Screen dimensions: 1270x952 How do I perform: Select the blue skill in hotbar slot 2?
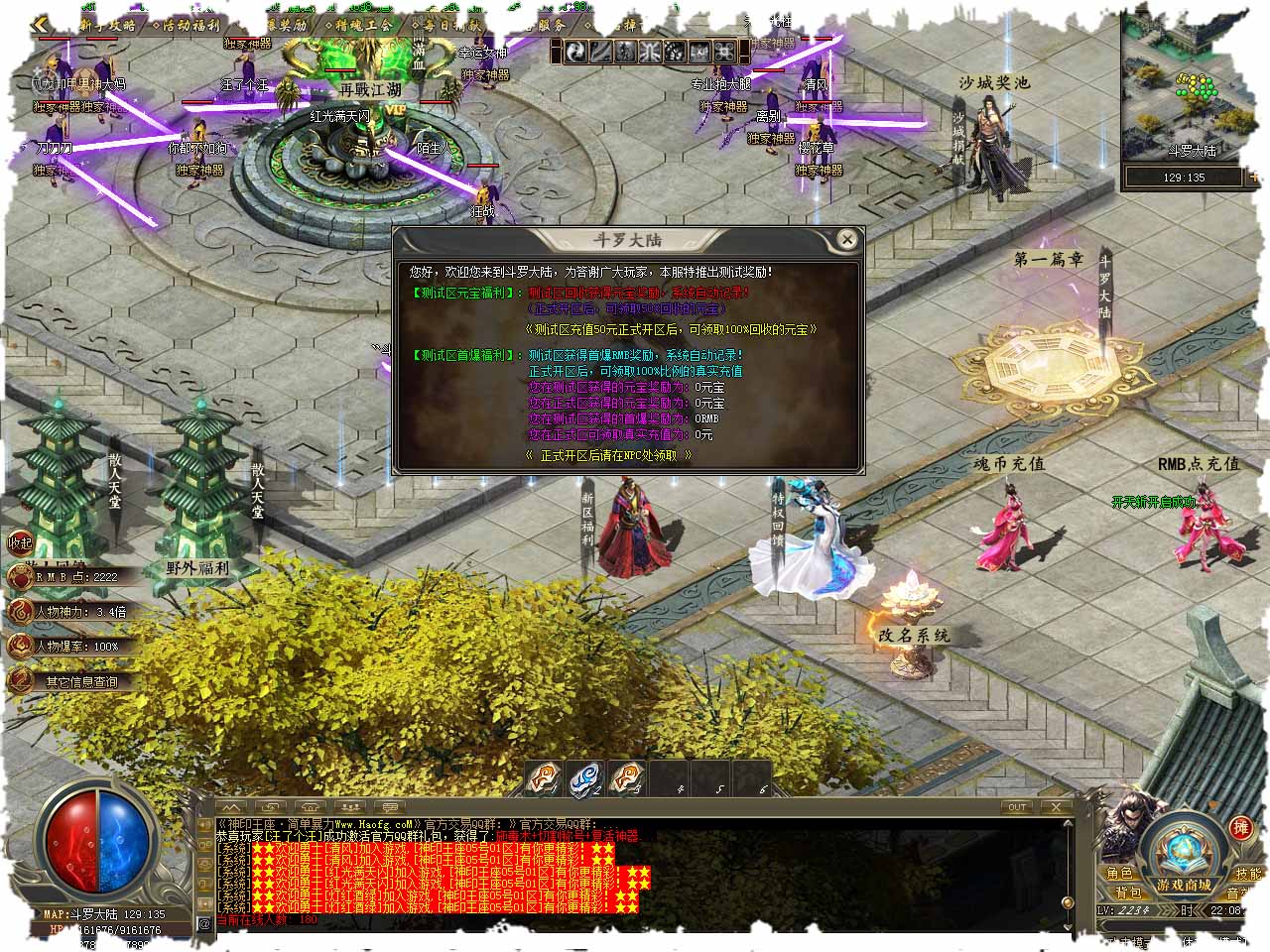(x=586, y=779)
